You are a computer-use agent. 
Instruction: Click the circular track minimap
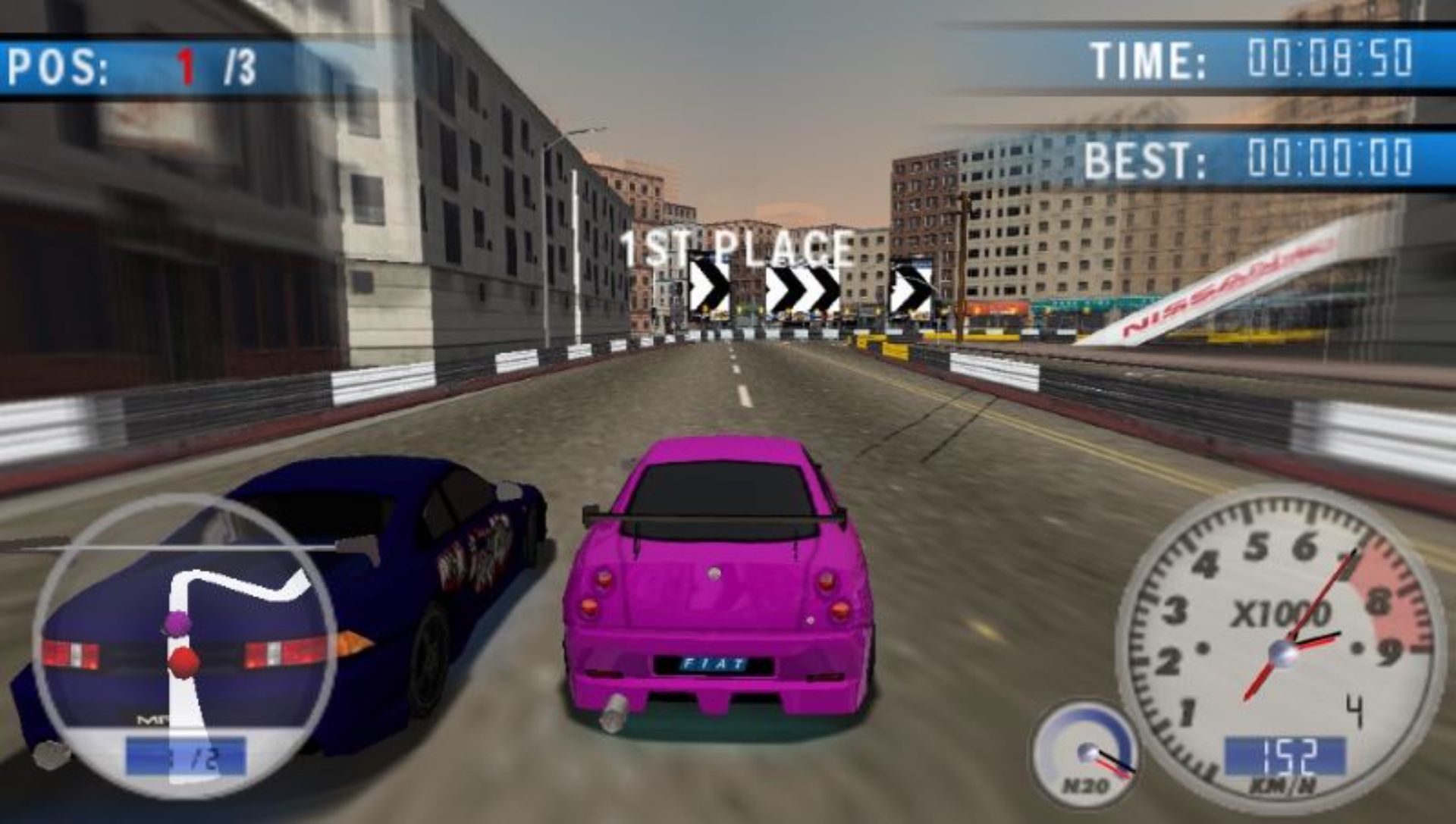(184, 644)
